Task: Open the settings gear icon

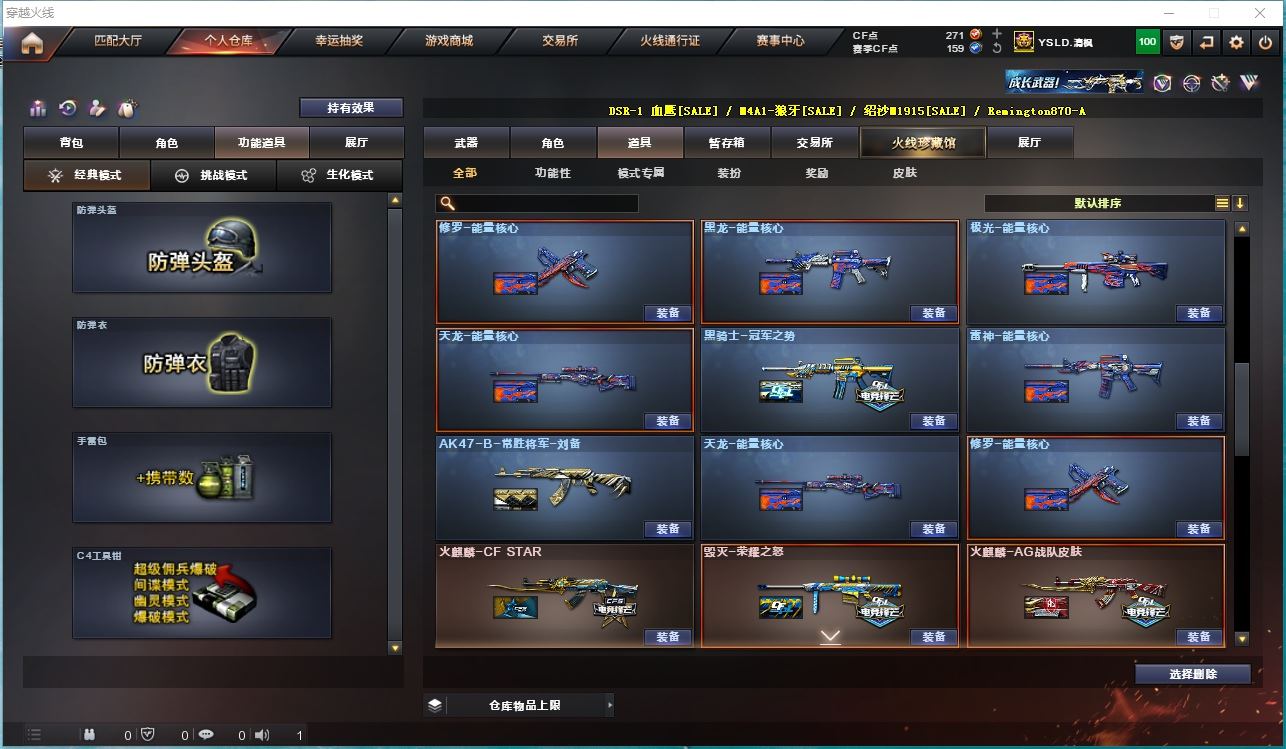Action: [x=1237, y=42]
